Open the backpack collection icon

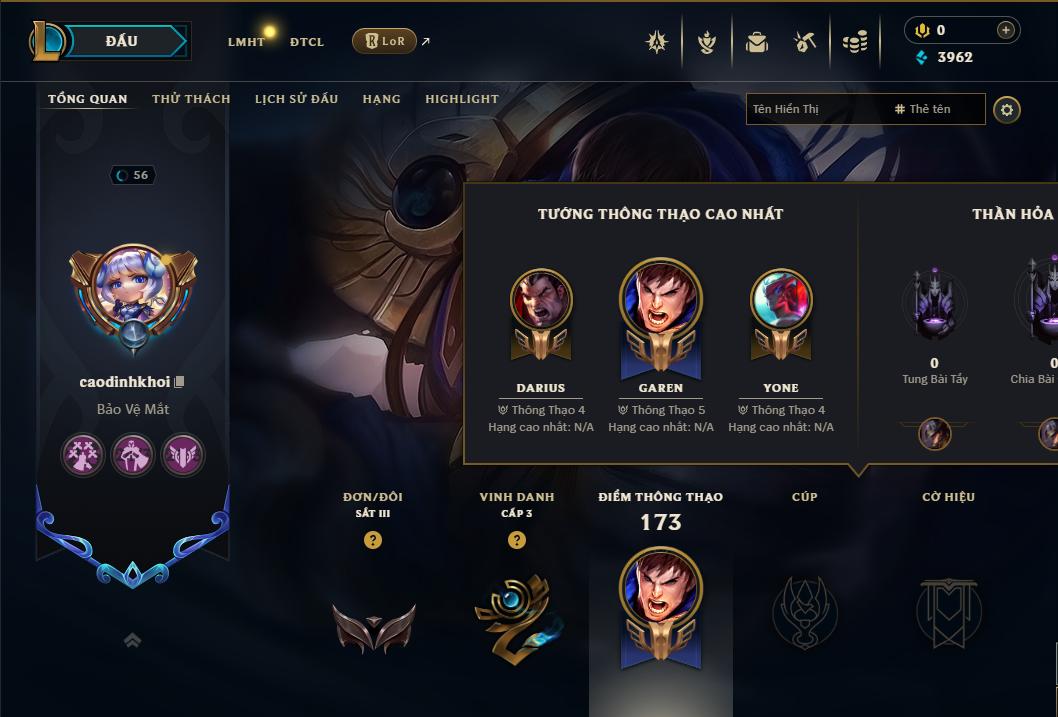tap(756, 42)
